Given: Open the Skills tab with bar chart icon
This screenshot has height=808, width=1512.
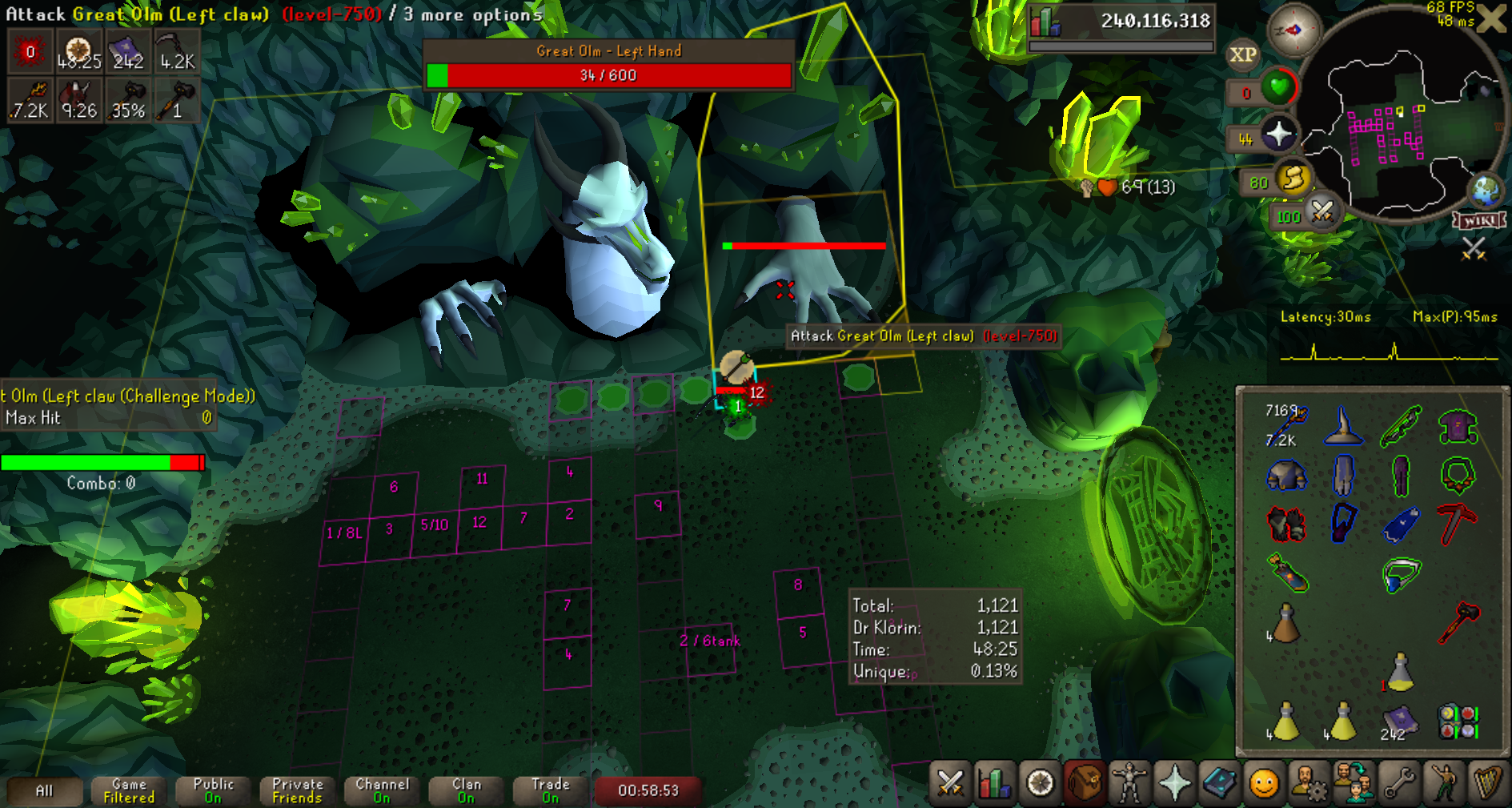Looking at the screenshot, I should click(995, 782).
